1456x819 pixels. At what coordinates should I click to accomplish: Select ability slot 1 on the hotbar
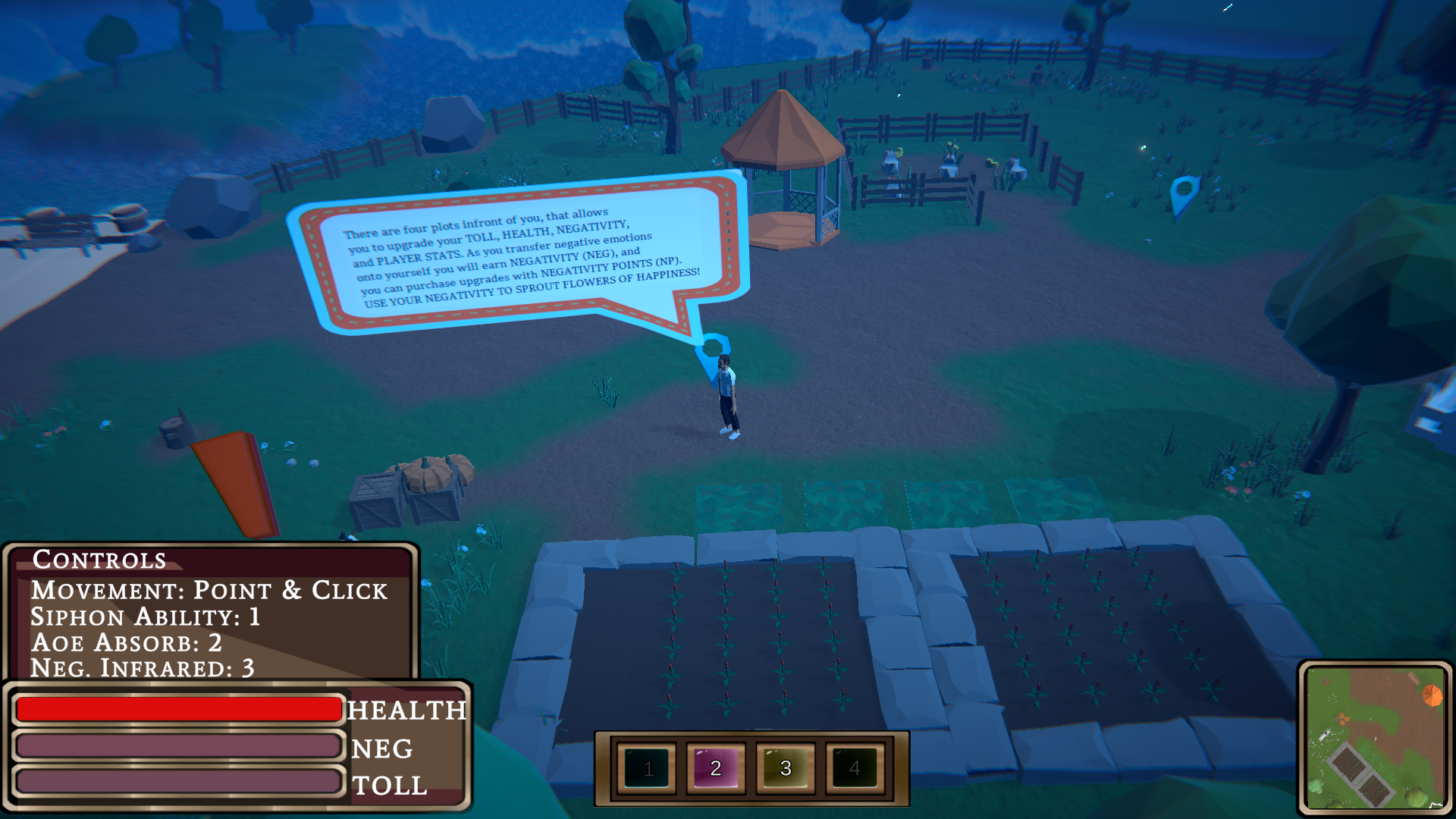click(x=647, y=768)
